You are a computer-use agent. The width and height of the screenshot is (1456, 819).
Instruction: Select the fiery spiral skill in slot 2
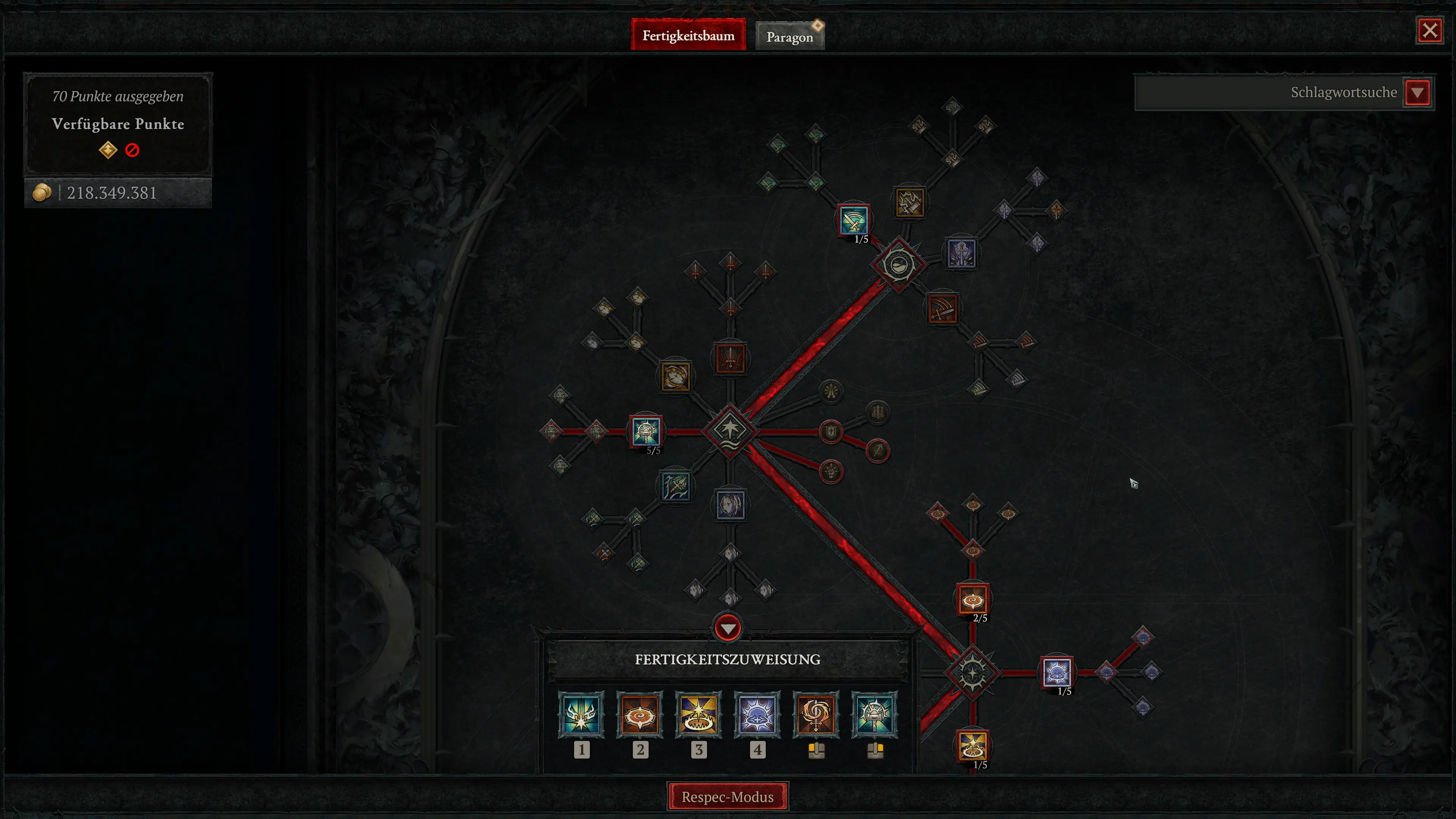[x=640, y=715]
